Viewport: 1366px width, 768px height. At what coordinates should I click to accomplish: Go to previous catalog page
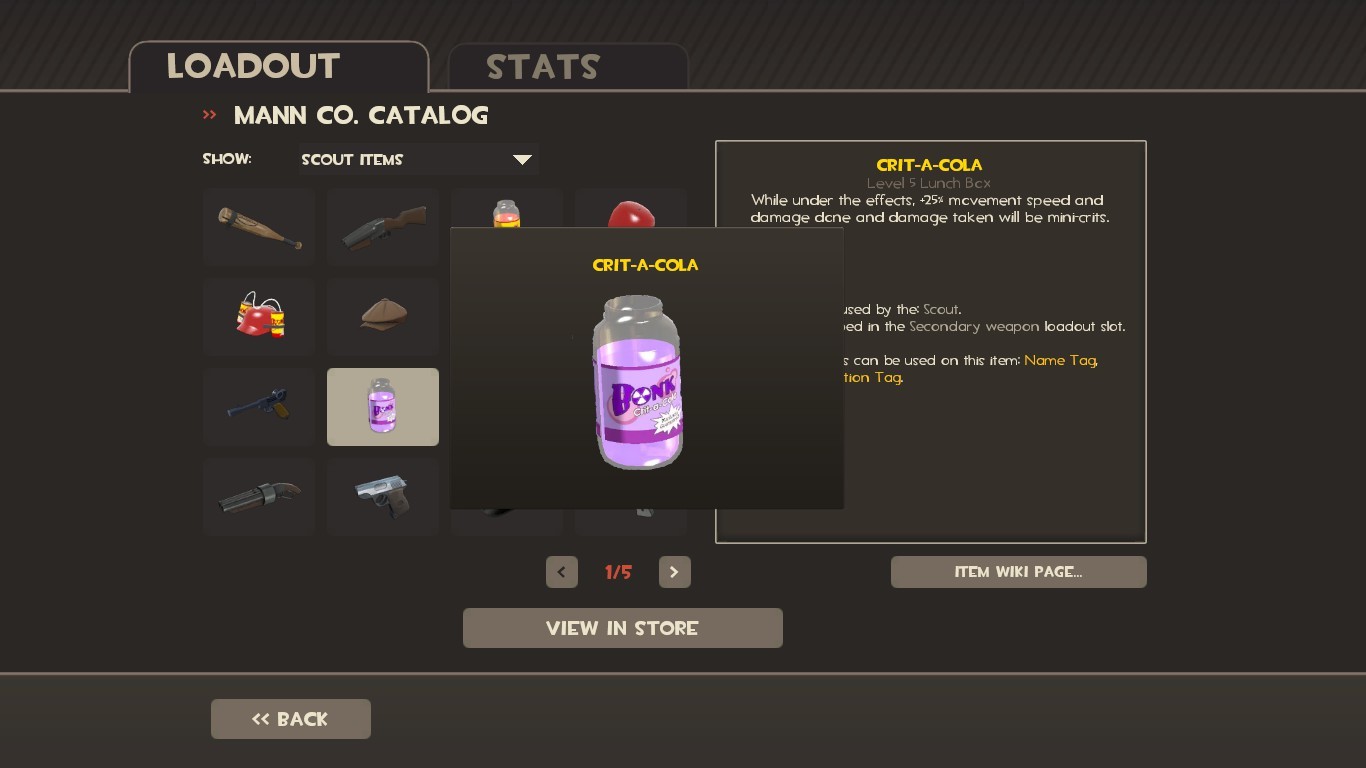click(561, 572)
